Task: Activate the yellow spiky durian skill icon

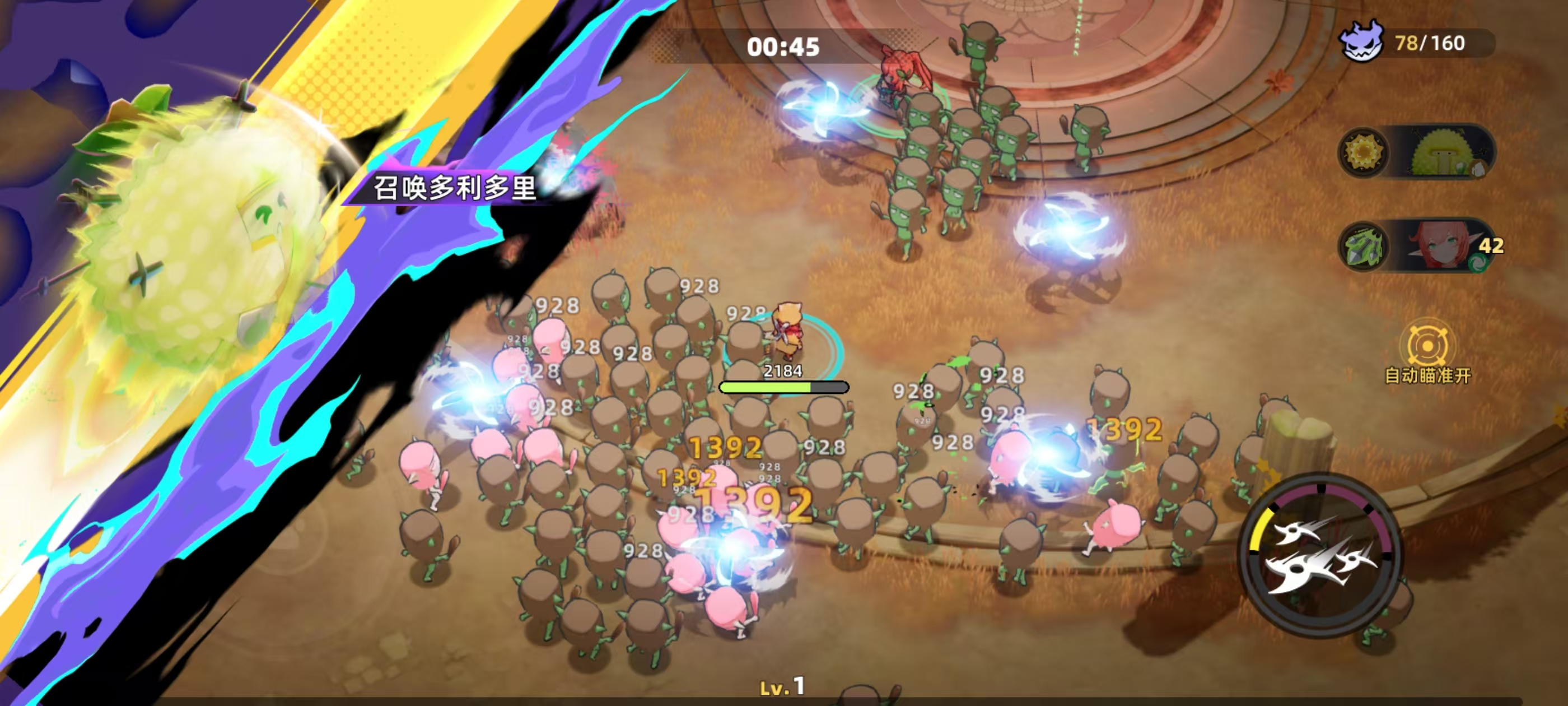Action: [x=1363, y=152]
